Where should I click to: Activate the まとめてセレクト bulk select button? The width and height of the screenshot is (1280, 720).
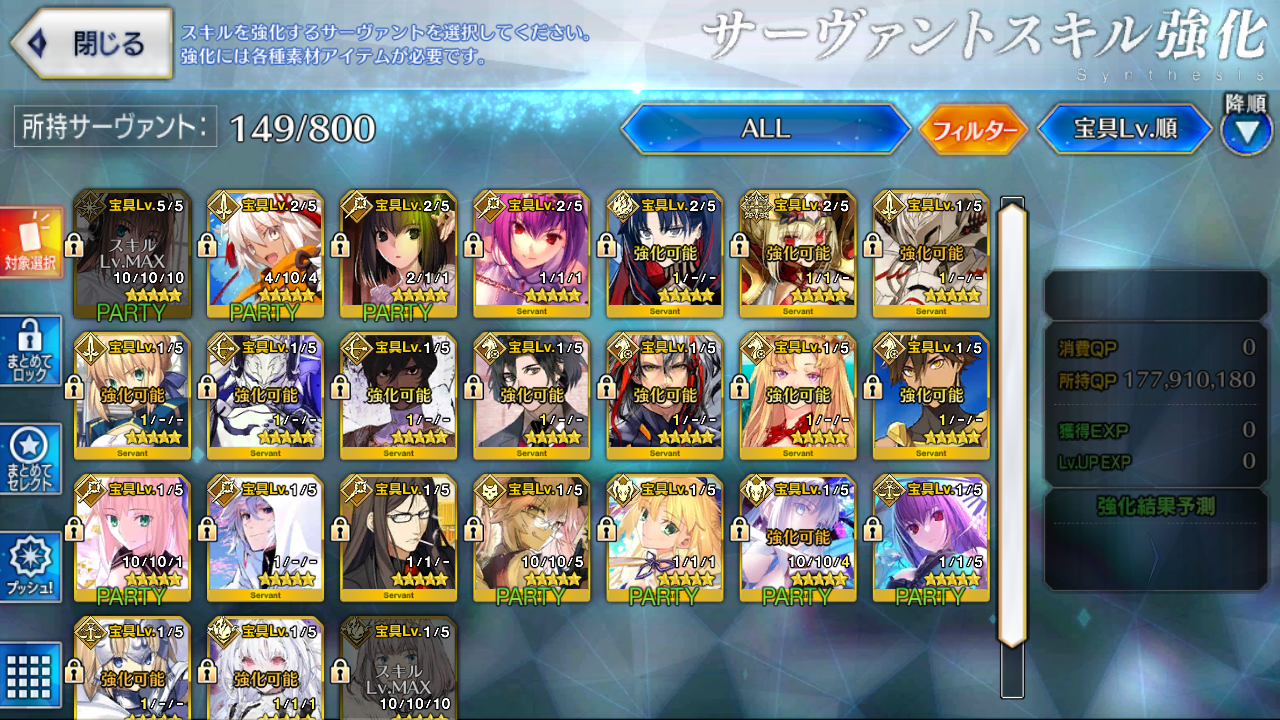coord(32,459)
